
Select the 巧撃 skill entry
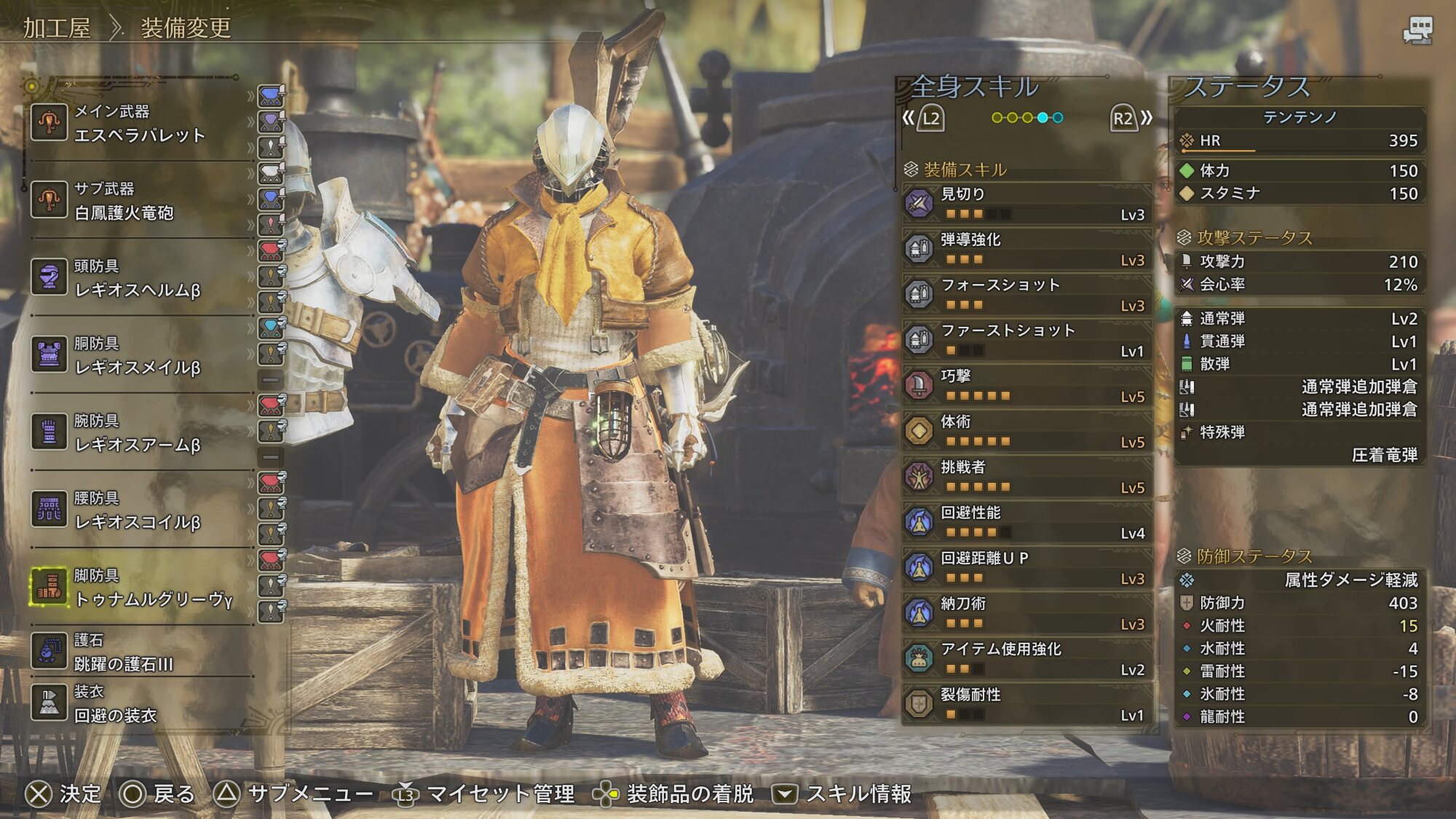point(1026,386)
